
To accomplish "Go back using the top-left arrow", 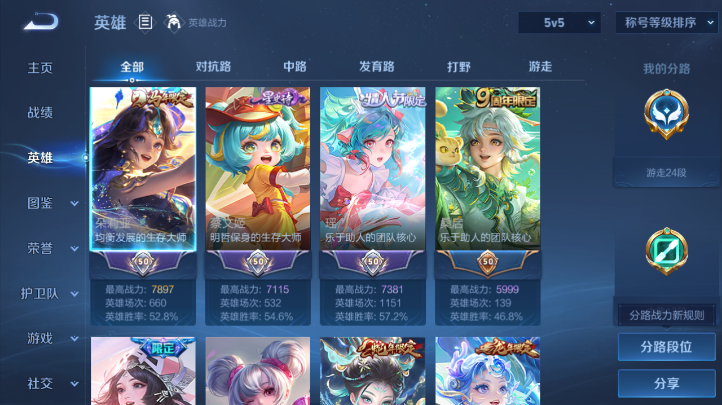I will point(41,21).
